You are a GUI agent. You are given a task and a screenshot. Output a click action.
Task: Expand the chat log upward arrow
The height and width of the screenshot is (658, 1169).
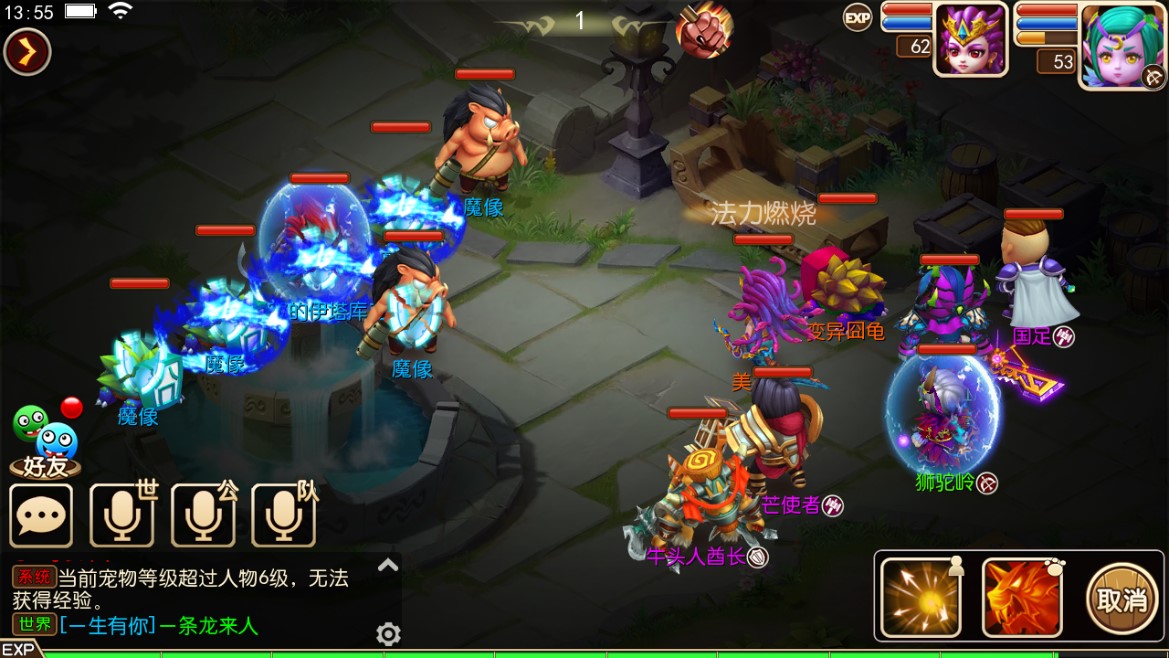388,566
